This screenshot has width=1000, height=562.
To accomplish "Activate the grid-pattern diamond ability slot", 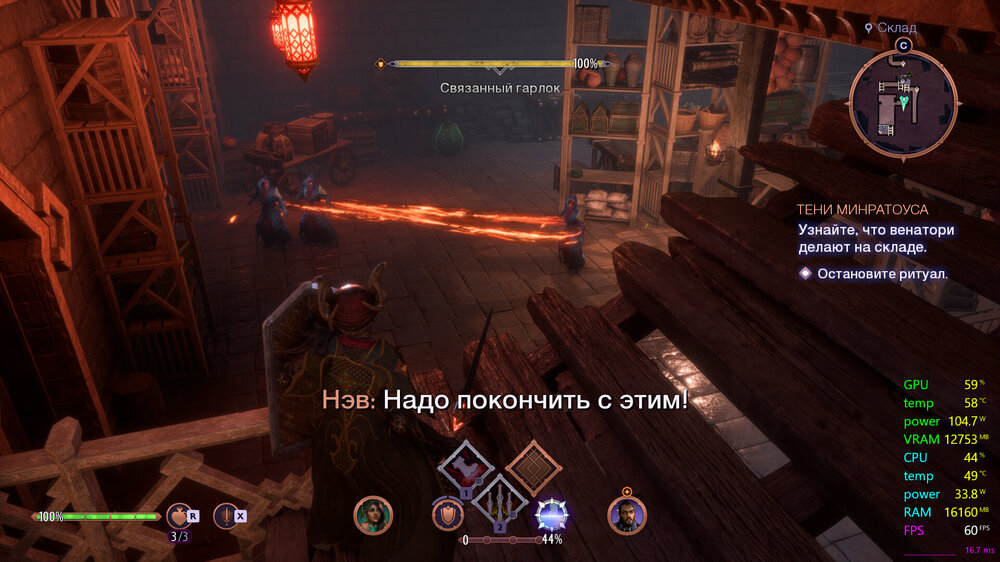I will (533, 467).
